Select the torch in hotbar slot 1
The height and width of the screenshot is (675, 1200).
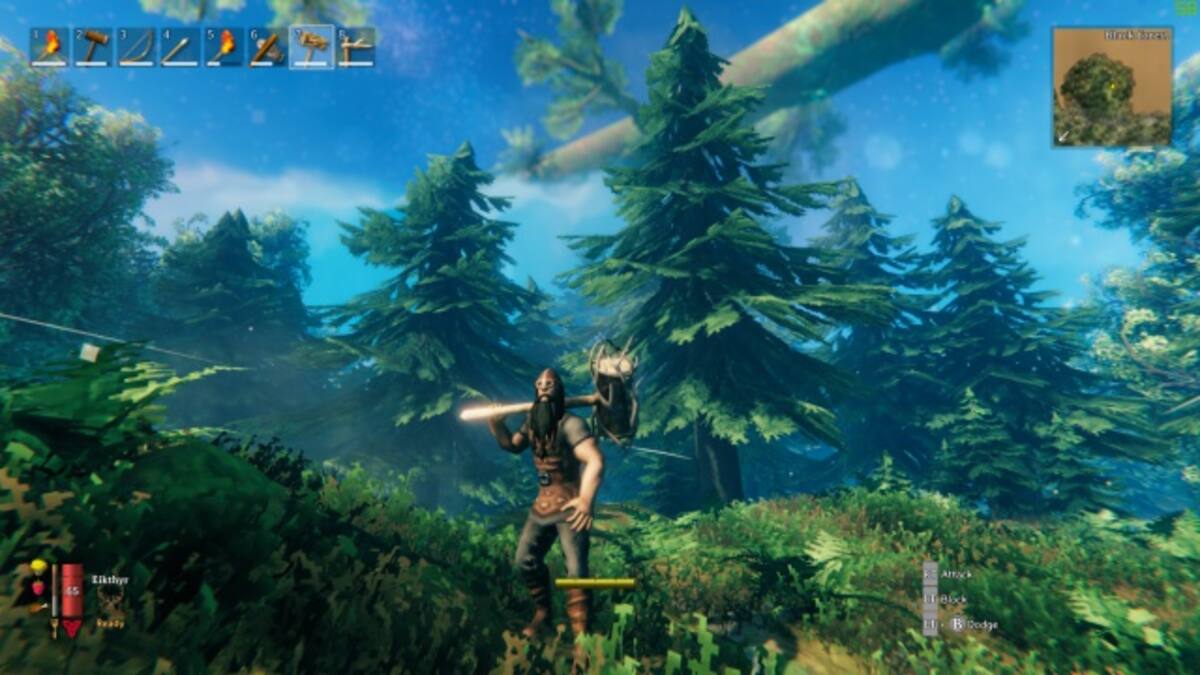click(49, 47)
